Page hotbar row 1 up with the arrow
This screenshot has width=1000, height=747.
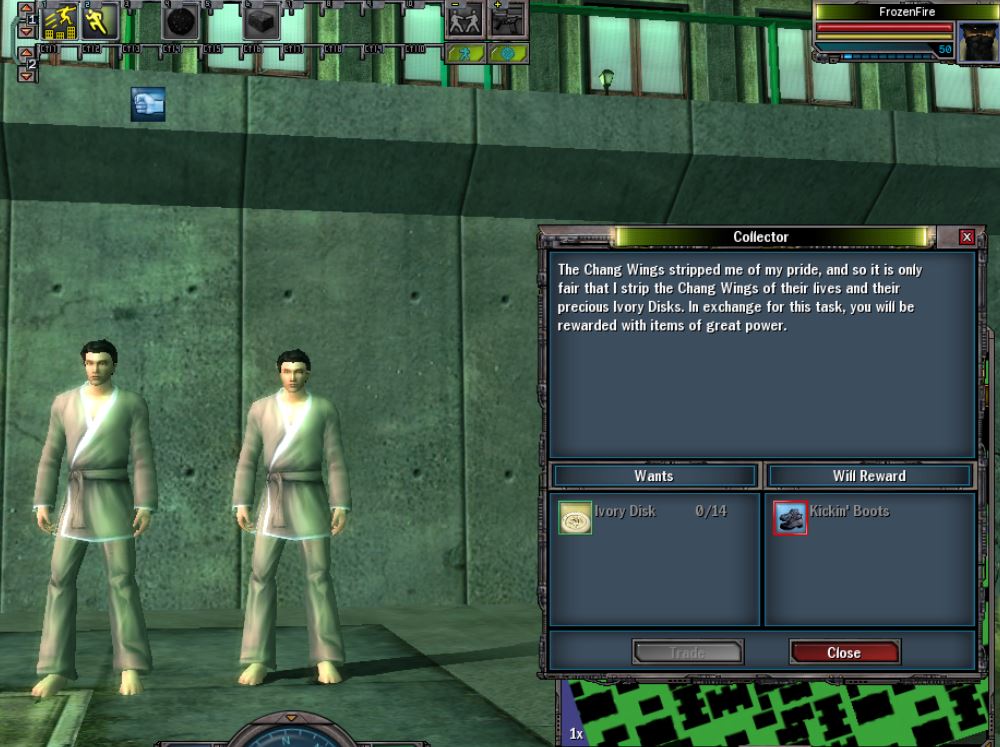click(x=27, y=9)
